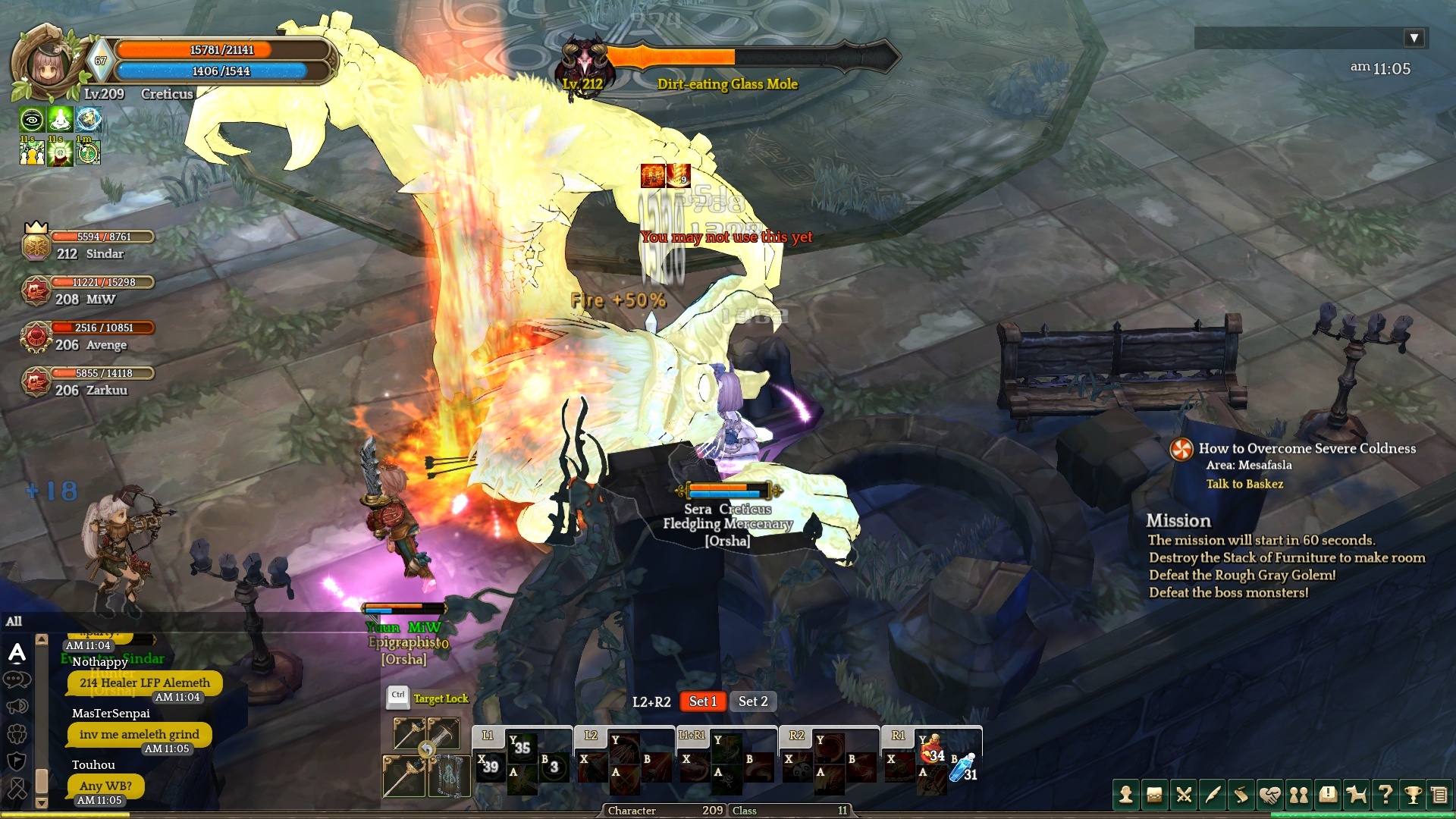Open the question mark help menu

coord(1385,795)
